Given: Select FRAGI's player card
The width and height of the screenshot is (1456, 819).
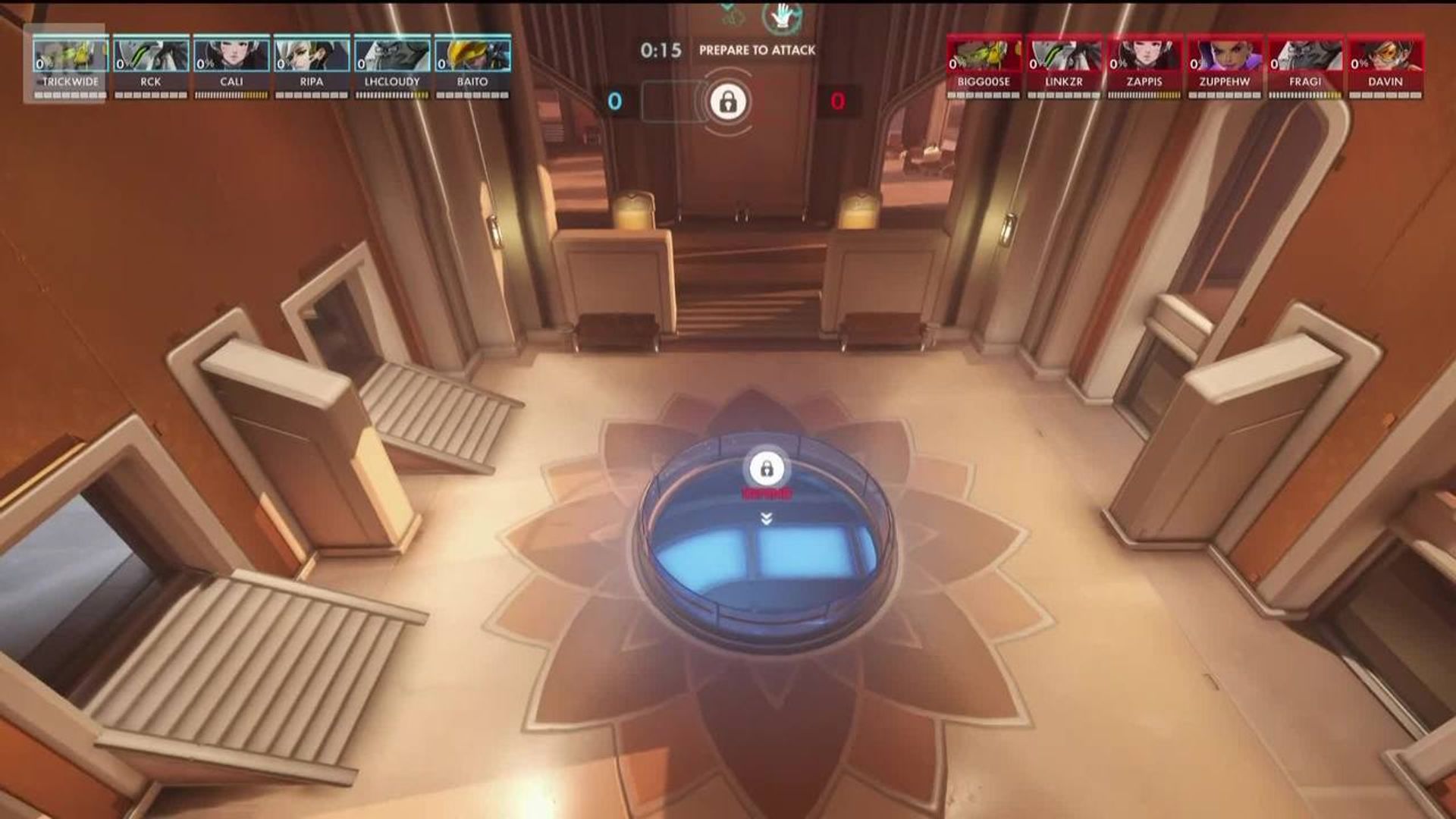Looking at the screenshot, I should pyautogui.click(x=1305, y=64).
